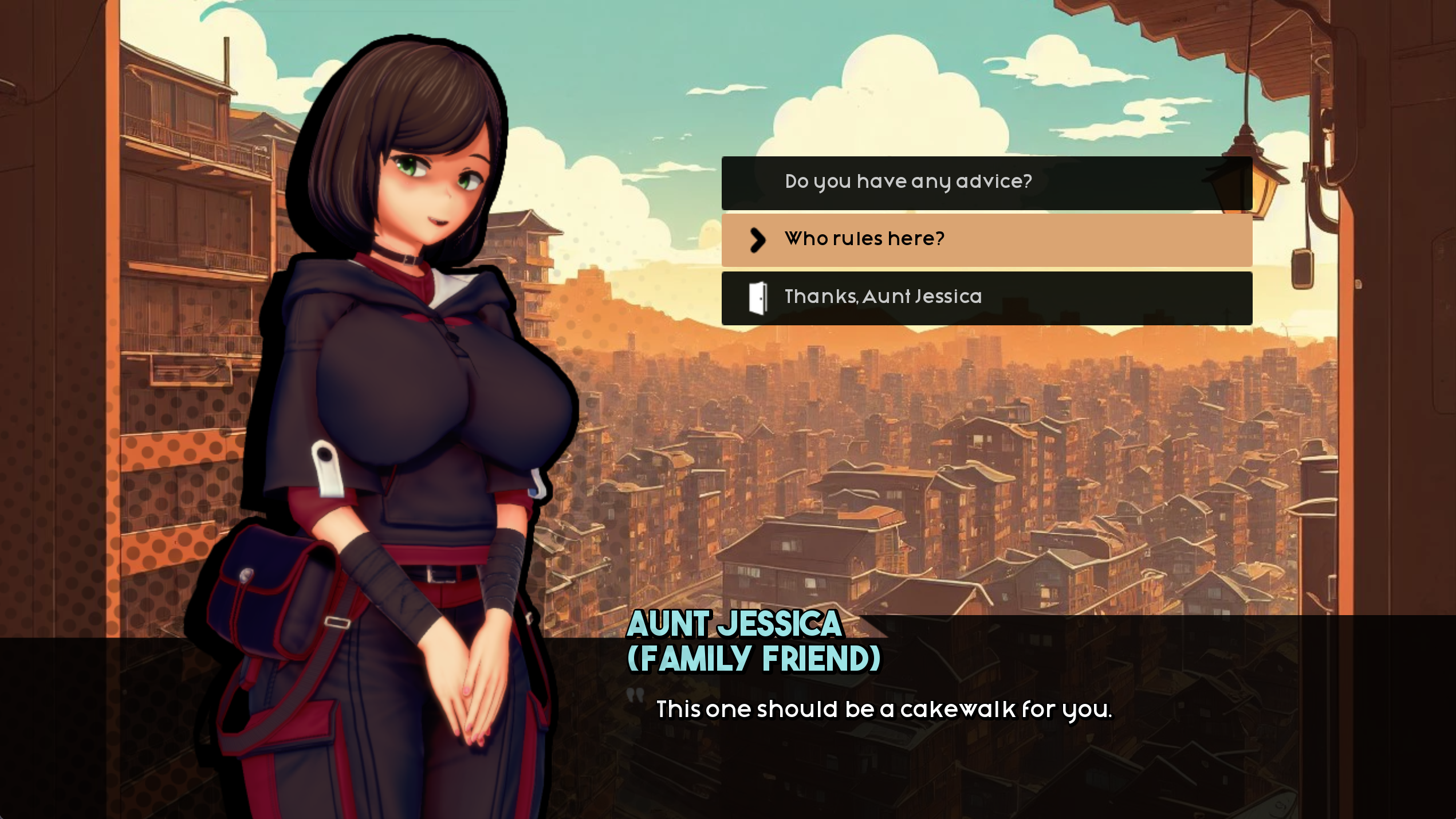Screen dimensions: 1456x819
Task: Ask "Do you have any advice?"
Action: pos(985,182)
